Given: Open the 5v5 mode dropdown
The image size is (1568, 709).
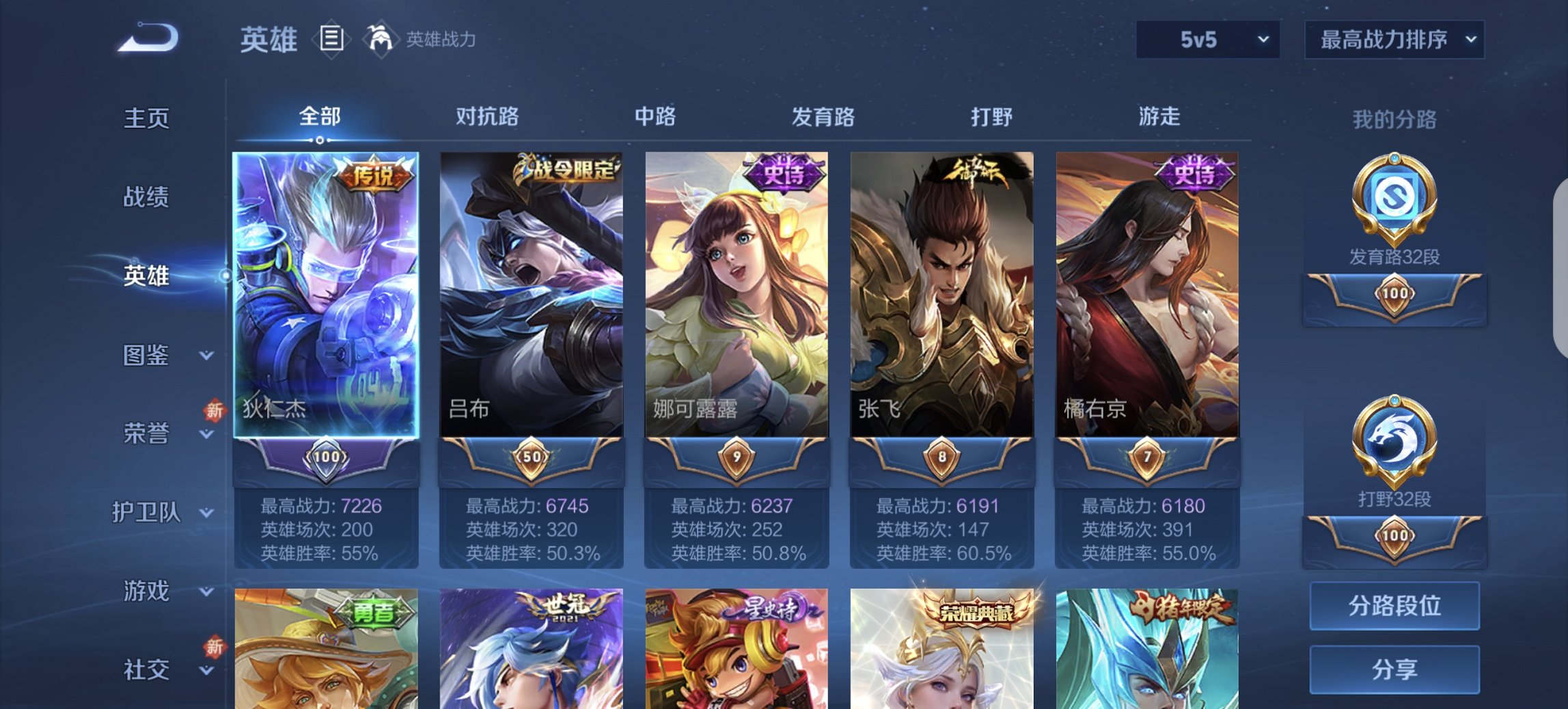Looking at the screenshot, I should click(x=1205, y=39).
